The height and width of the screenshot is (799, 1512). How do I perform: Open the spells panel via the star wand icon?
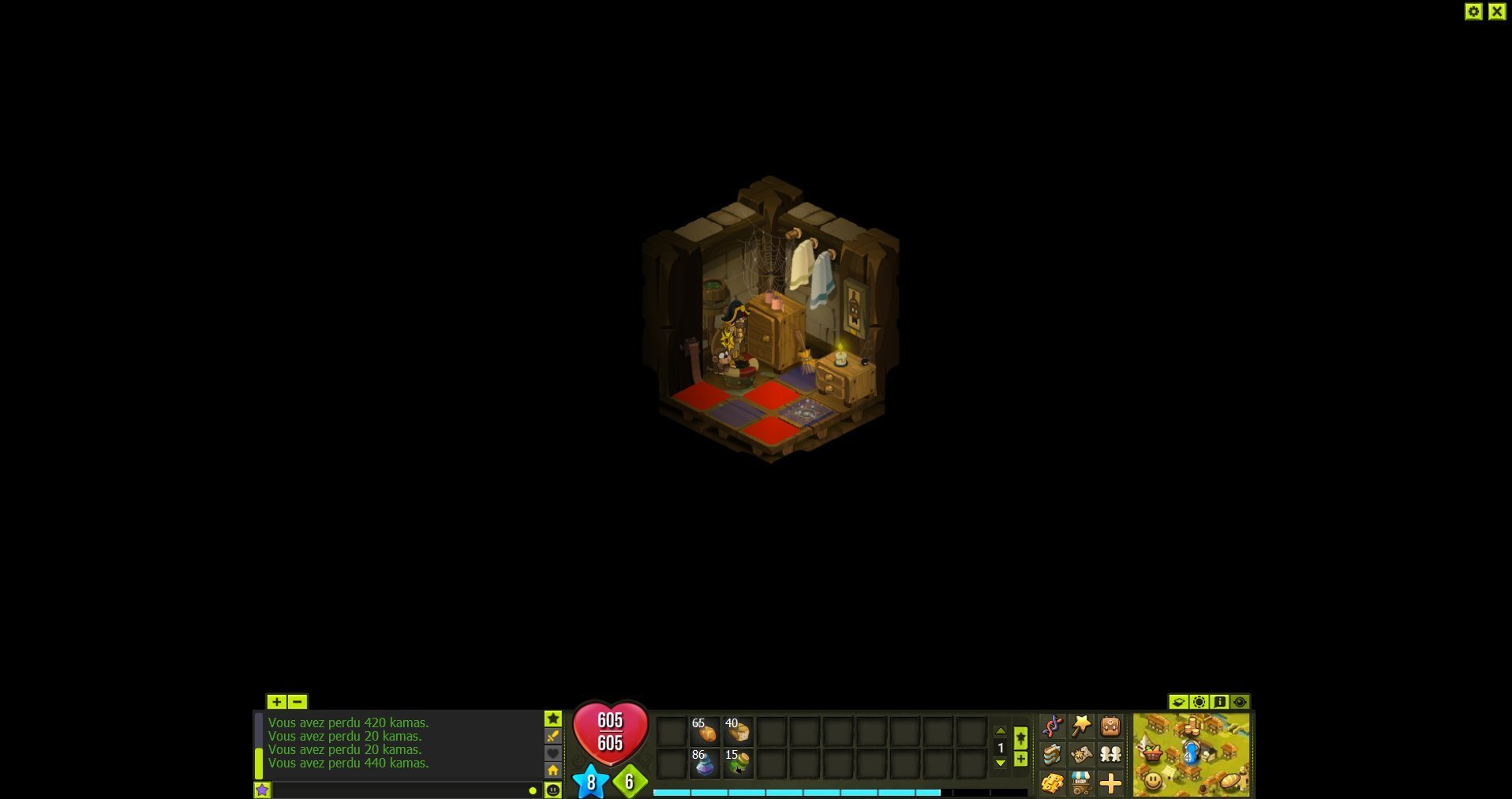pos(1081,726)
